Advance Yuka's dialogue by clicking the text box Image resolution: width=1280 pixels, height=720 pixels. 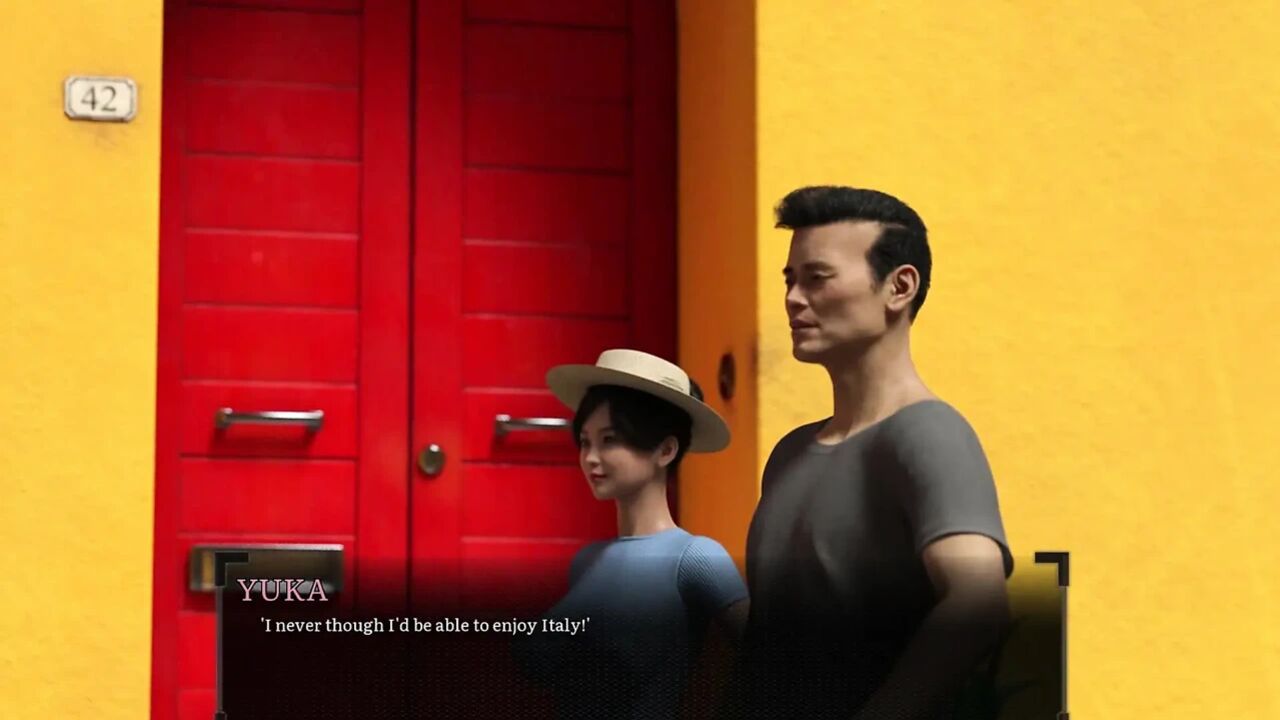pos(640,640)
